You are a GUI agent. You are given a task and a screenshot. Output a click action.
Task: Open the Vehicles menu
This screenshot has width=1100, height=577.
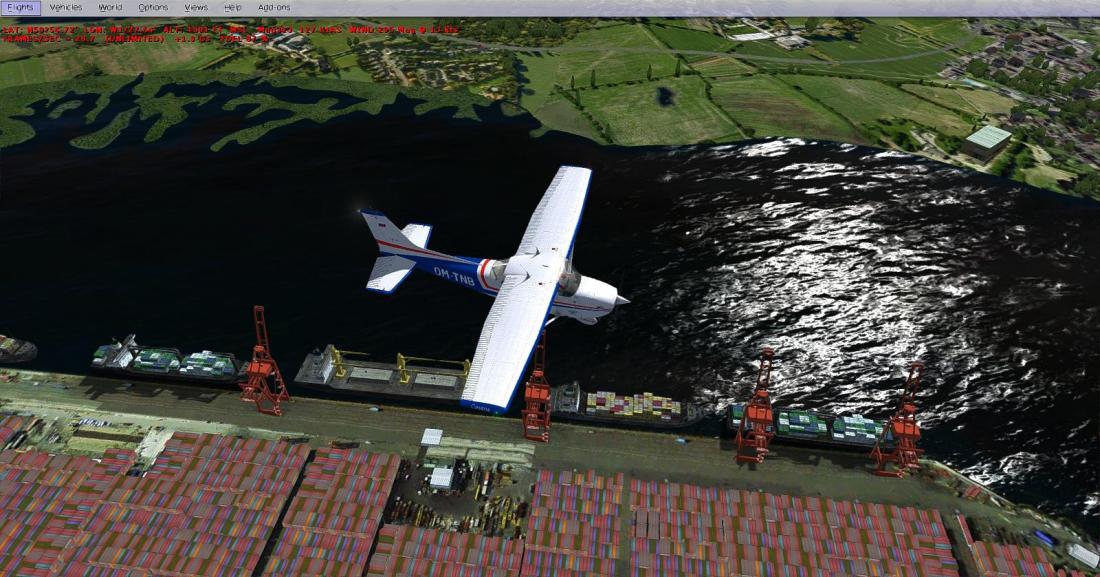[x=66, y=8]
